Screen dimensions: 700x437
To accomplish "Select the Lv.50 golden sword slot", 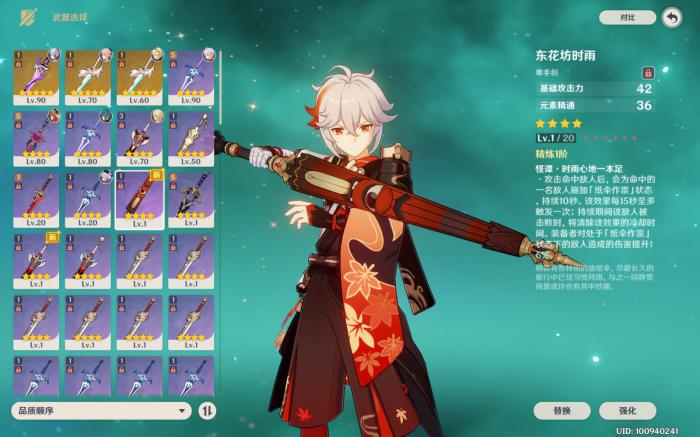I will [190, 138].
